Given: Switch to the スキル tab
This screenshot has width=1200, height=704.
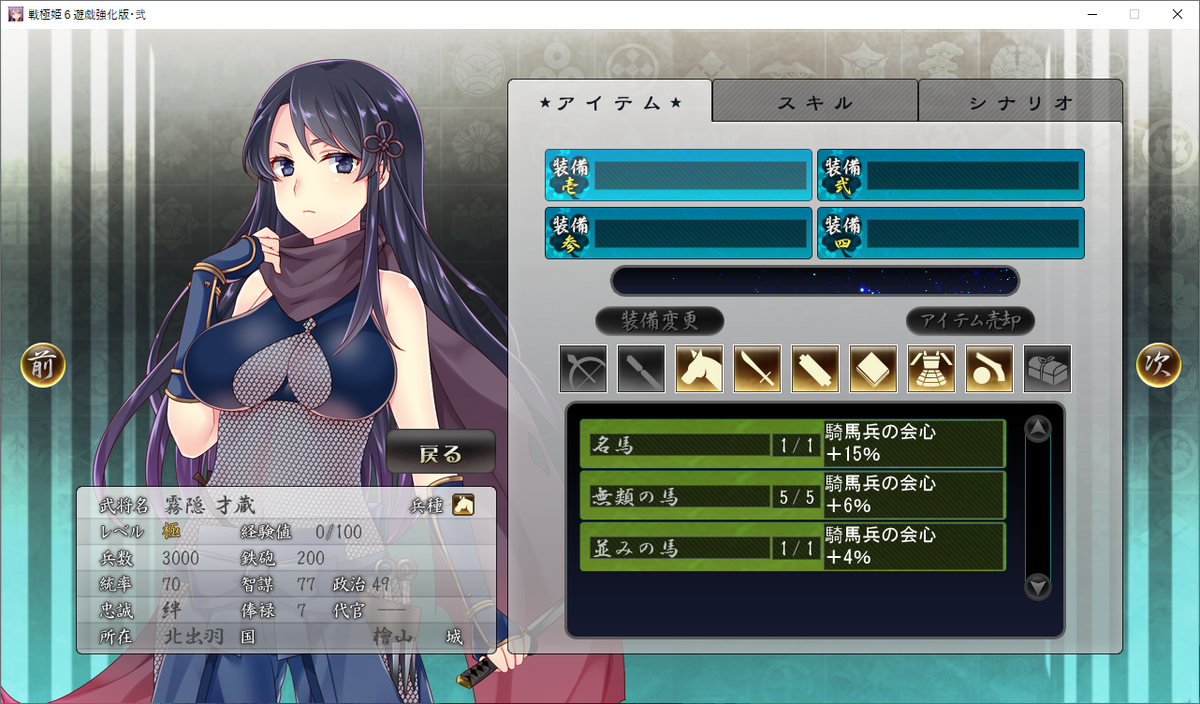Looking at the screenshot, I should click(x=815, y=103).
